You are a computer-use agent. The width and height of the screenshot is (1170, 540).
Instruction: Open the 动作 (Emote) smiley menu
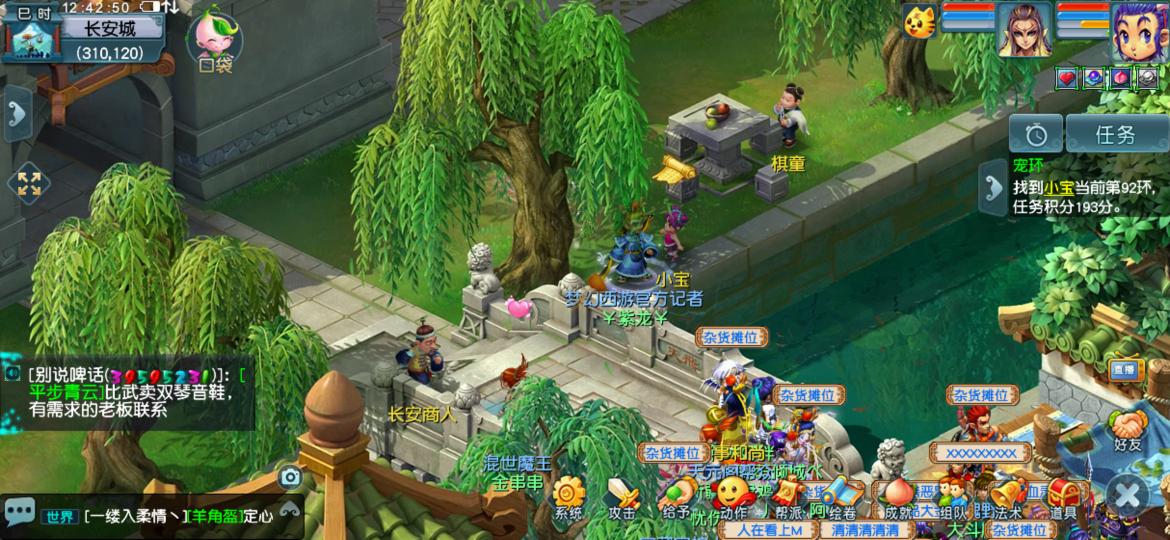(733, 493)
